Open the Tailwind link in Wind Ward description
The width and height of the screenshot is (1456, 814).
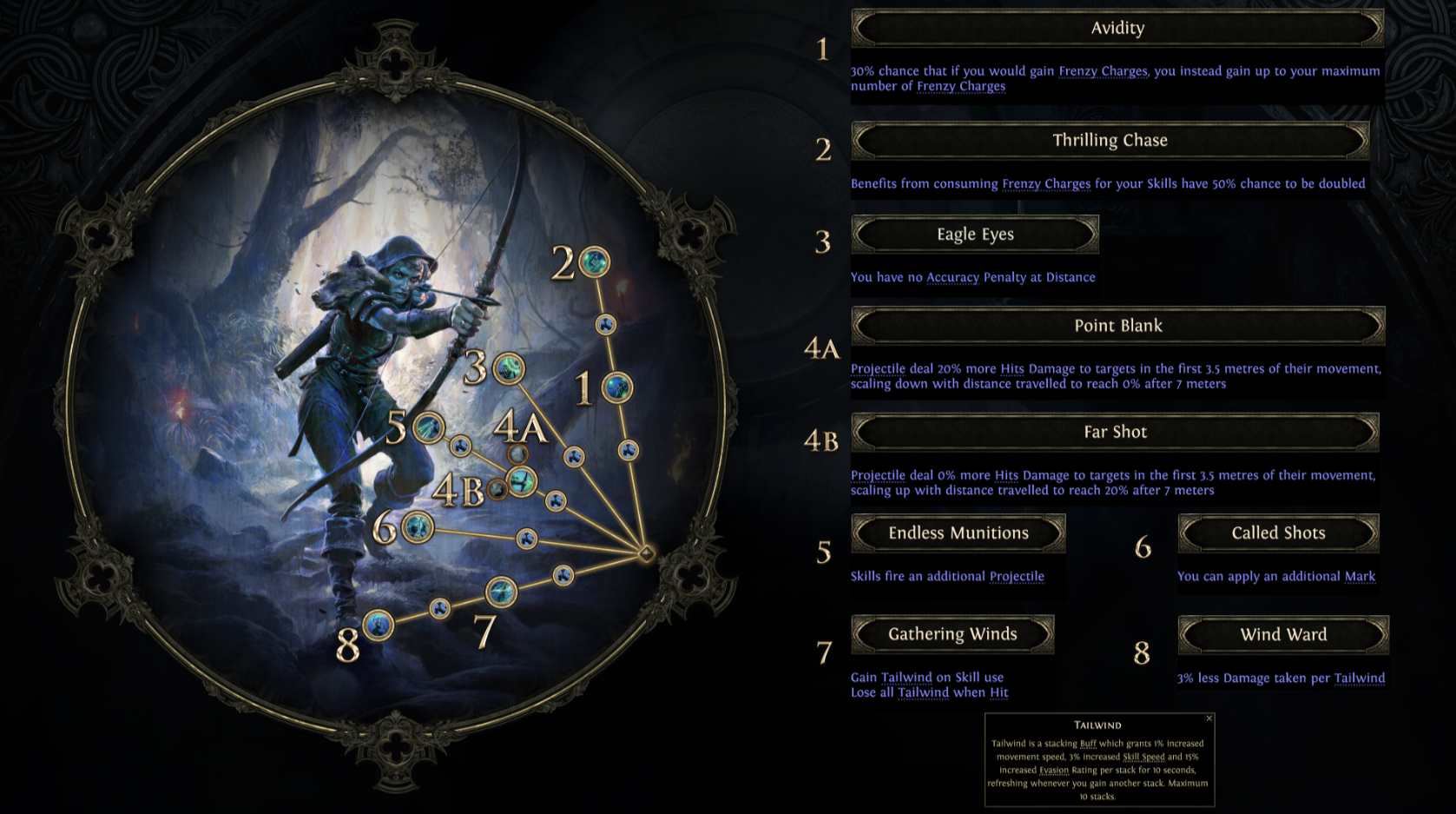[1359, 678]
